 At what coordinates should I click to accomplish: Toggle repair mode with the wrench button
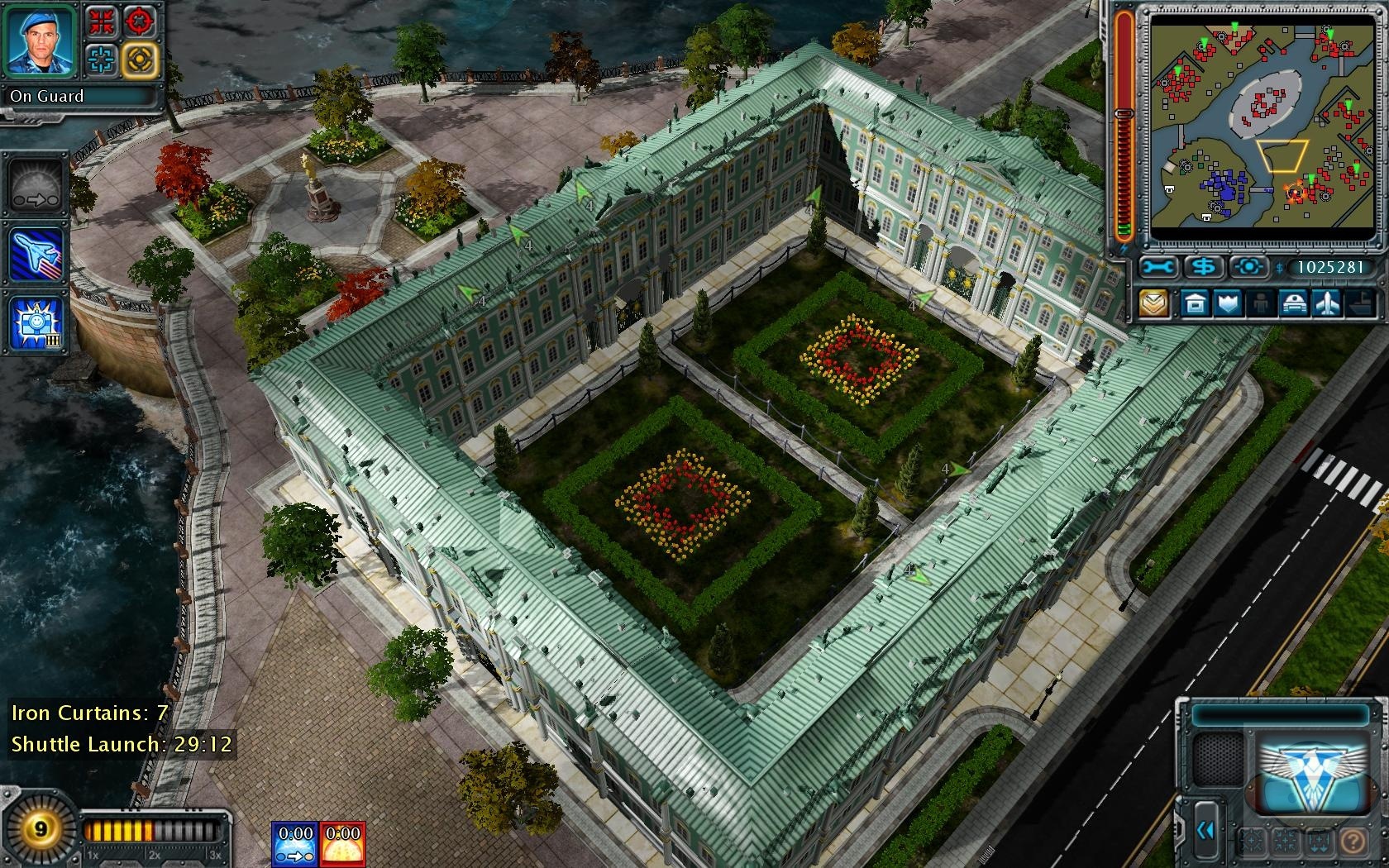pos(1158,267)
